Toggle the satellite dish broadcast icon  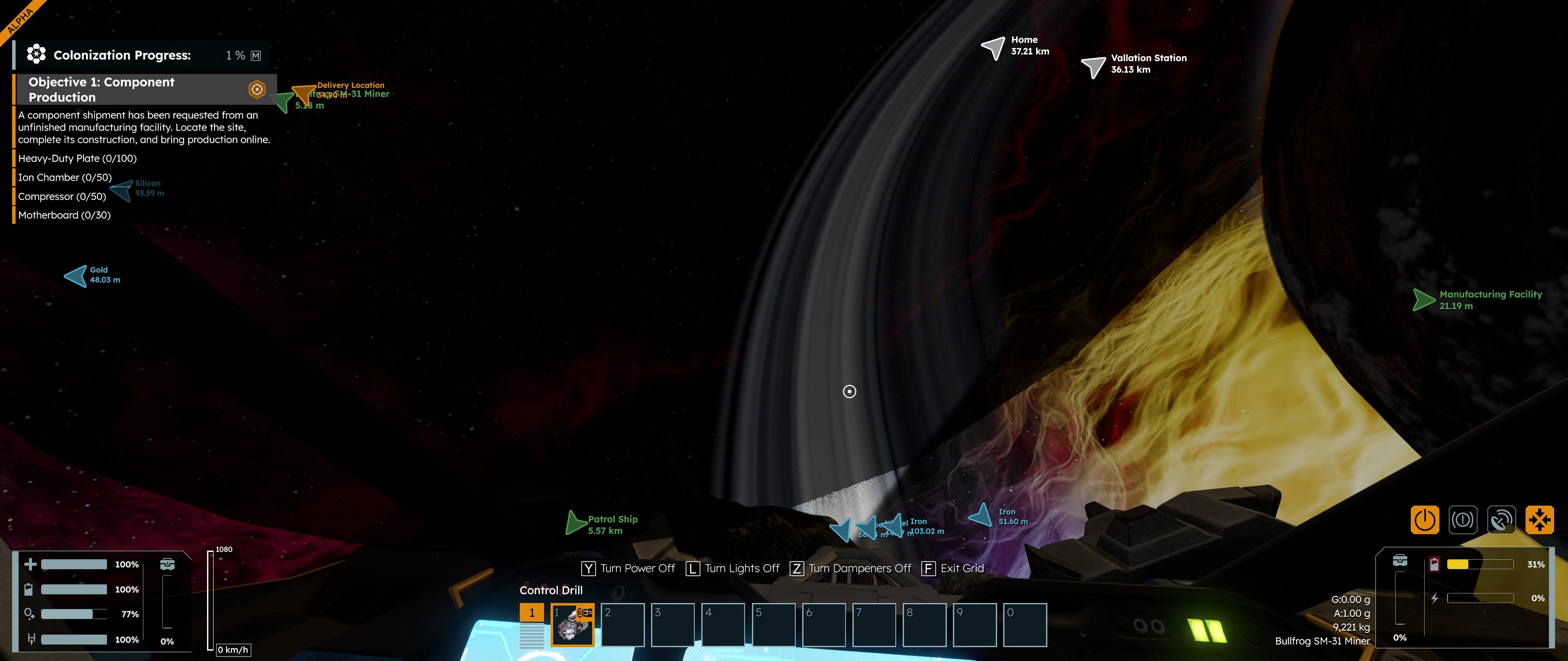pos(1501,520)
